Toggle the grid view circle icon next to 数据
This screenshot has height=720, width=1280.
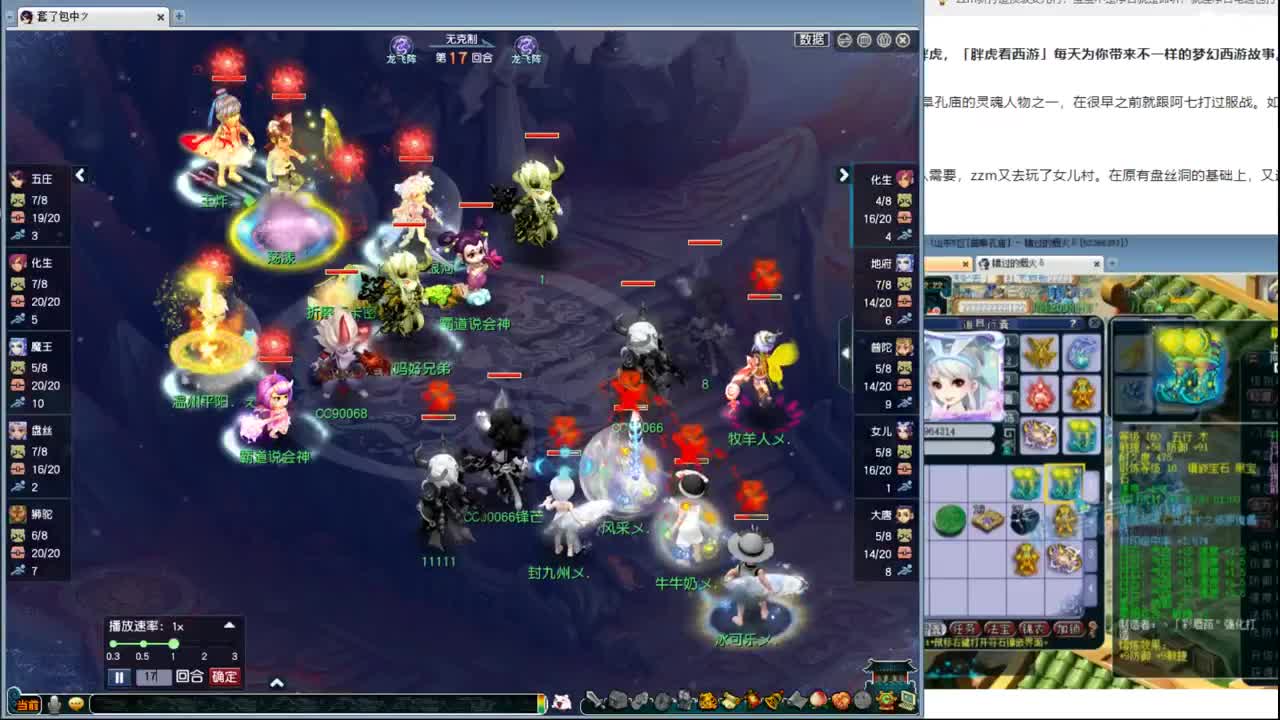pyautogui.click(x=864, y=41)
